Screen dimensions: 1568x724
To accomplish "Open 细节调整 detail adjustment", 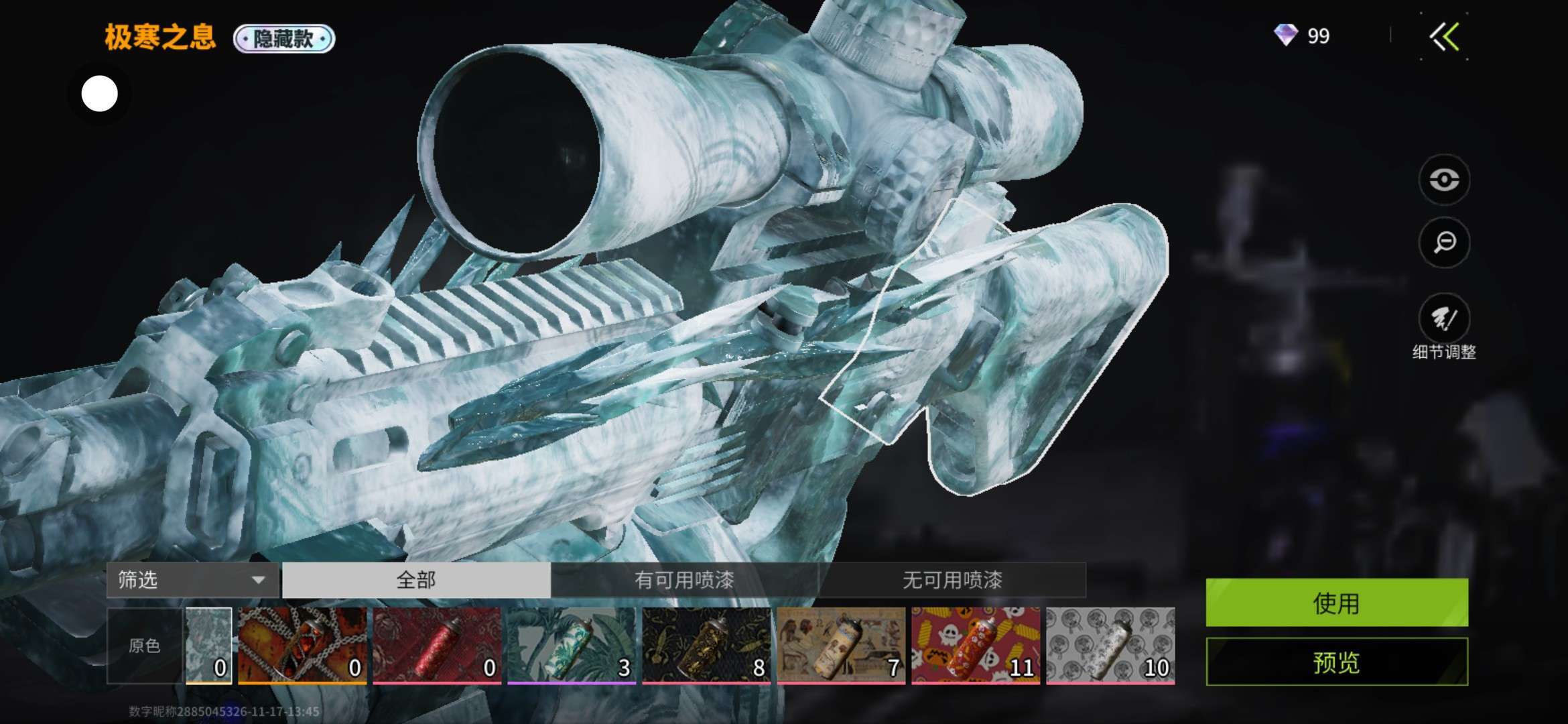I will [1444, 320].
